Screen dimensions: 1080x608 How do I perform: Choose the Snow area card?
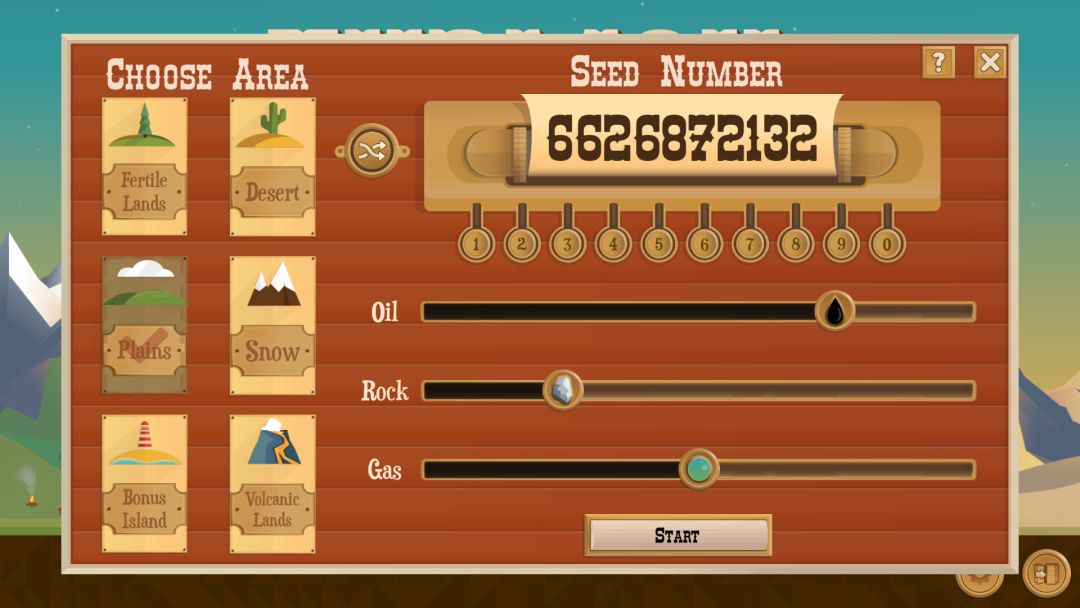pos(272,325)
